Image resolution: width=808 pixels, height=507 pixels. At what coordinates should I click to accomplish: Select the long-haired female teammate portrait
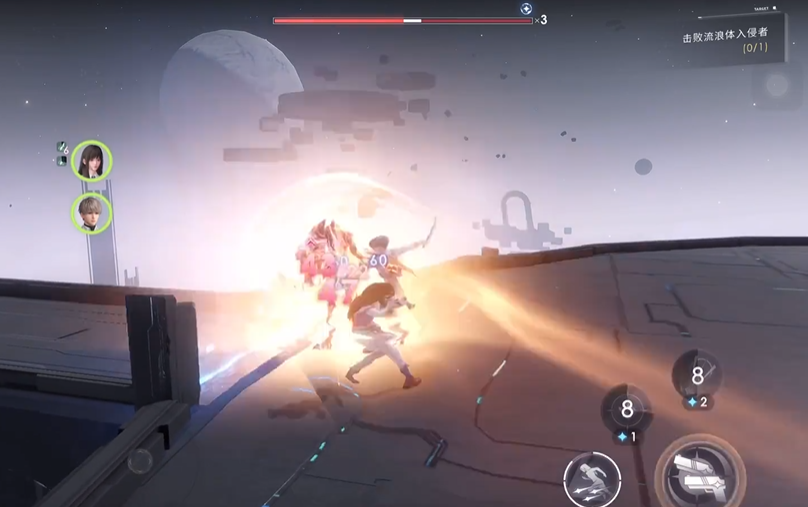pyautogui.click(x=91, y=160)
